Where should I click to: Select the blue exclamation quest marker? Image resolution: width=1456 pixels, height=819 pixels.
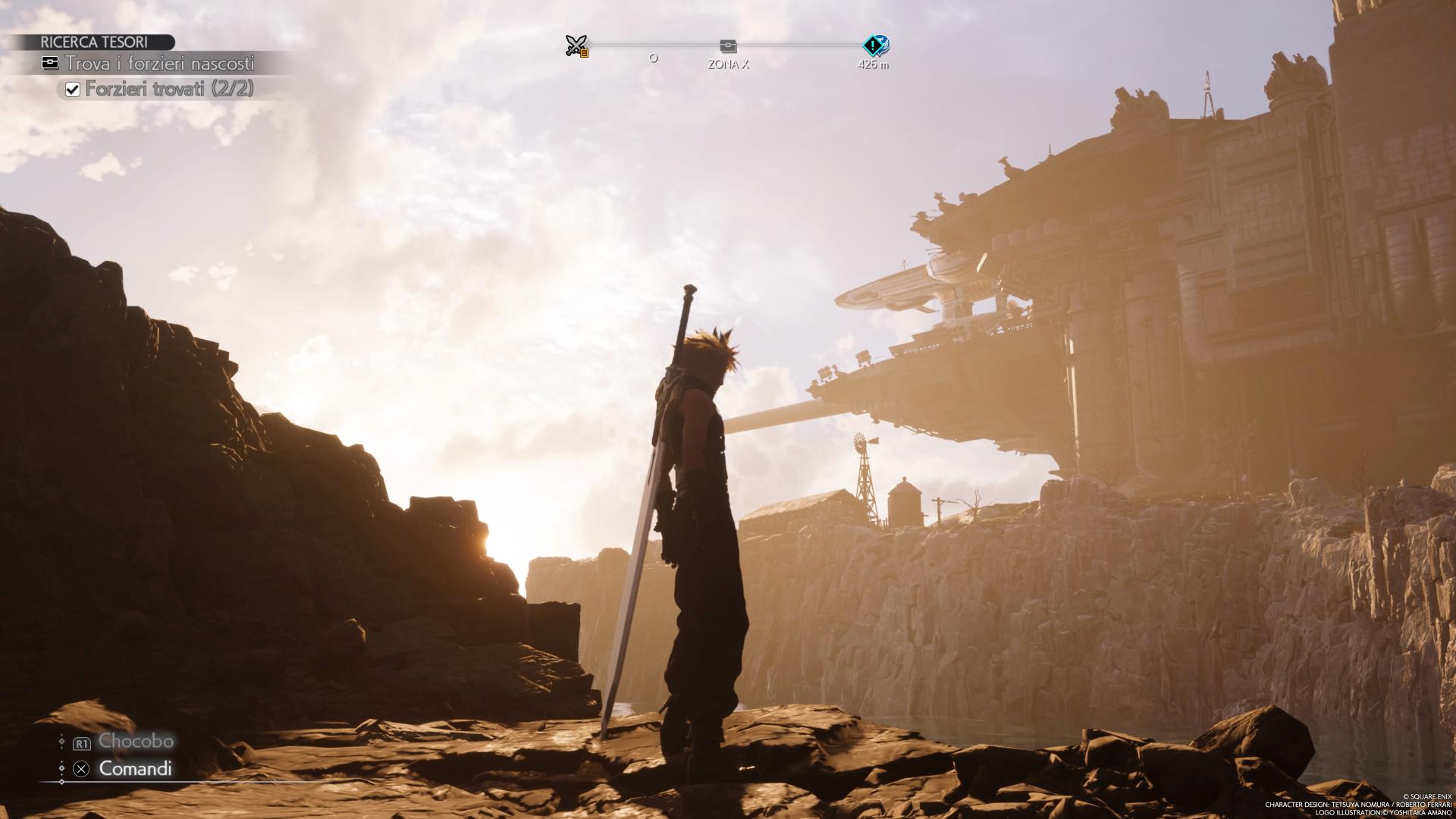click(875, 45)
